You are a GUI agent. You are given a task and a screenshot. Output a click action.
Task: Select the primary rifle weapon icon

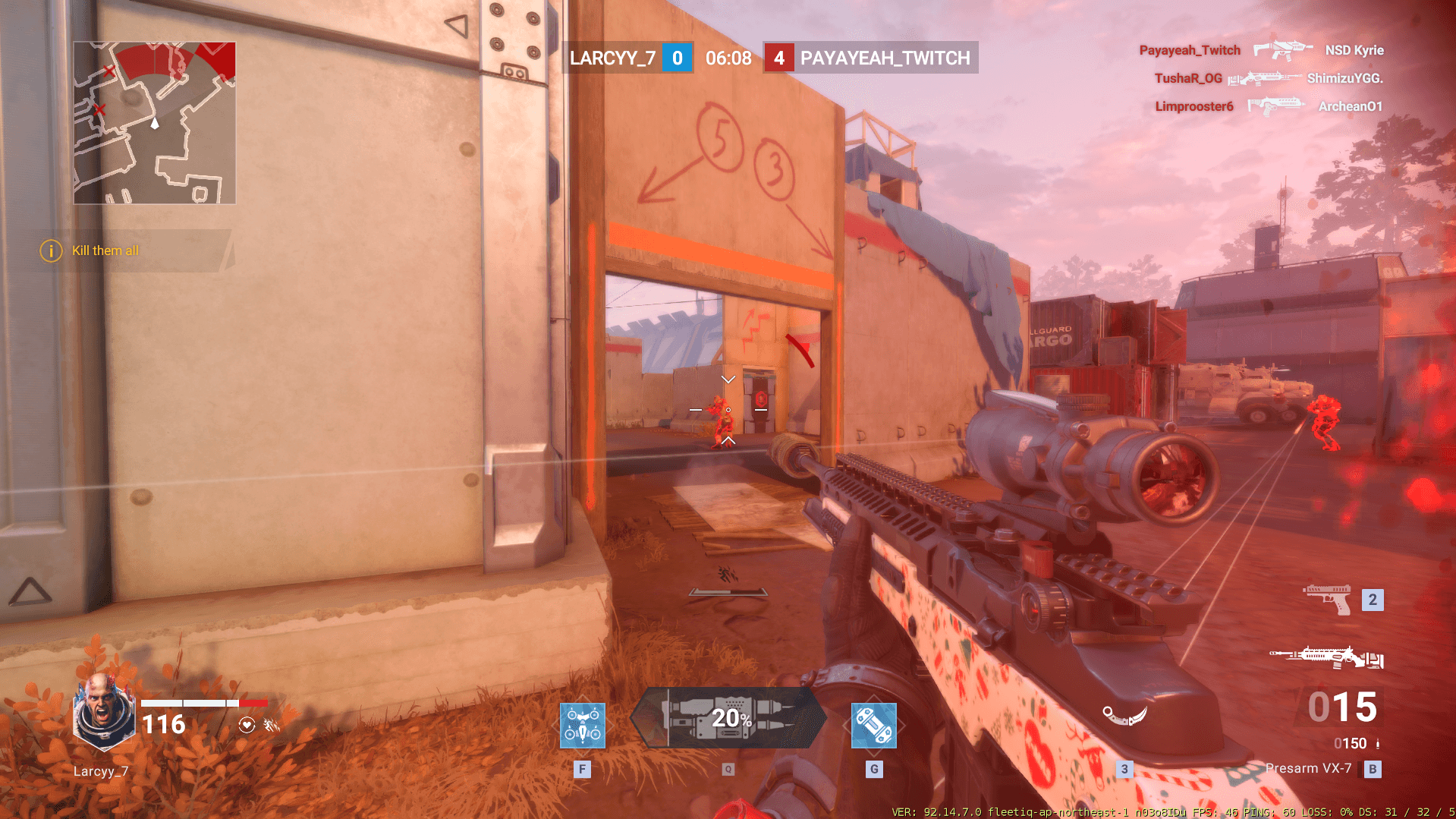pyautogui.click(x=1326, y=657)
